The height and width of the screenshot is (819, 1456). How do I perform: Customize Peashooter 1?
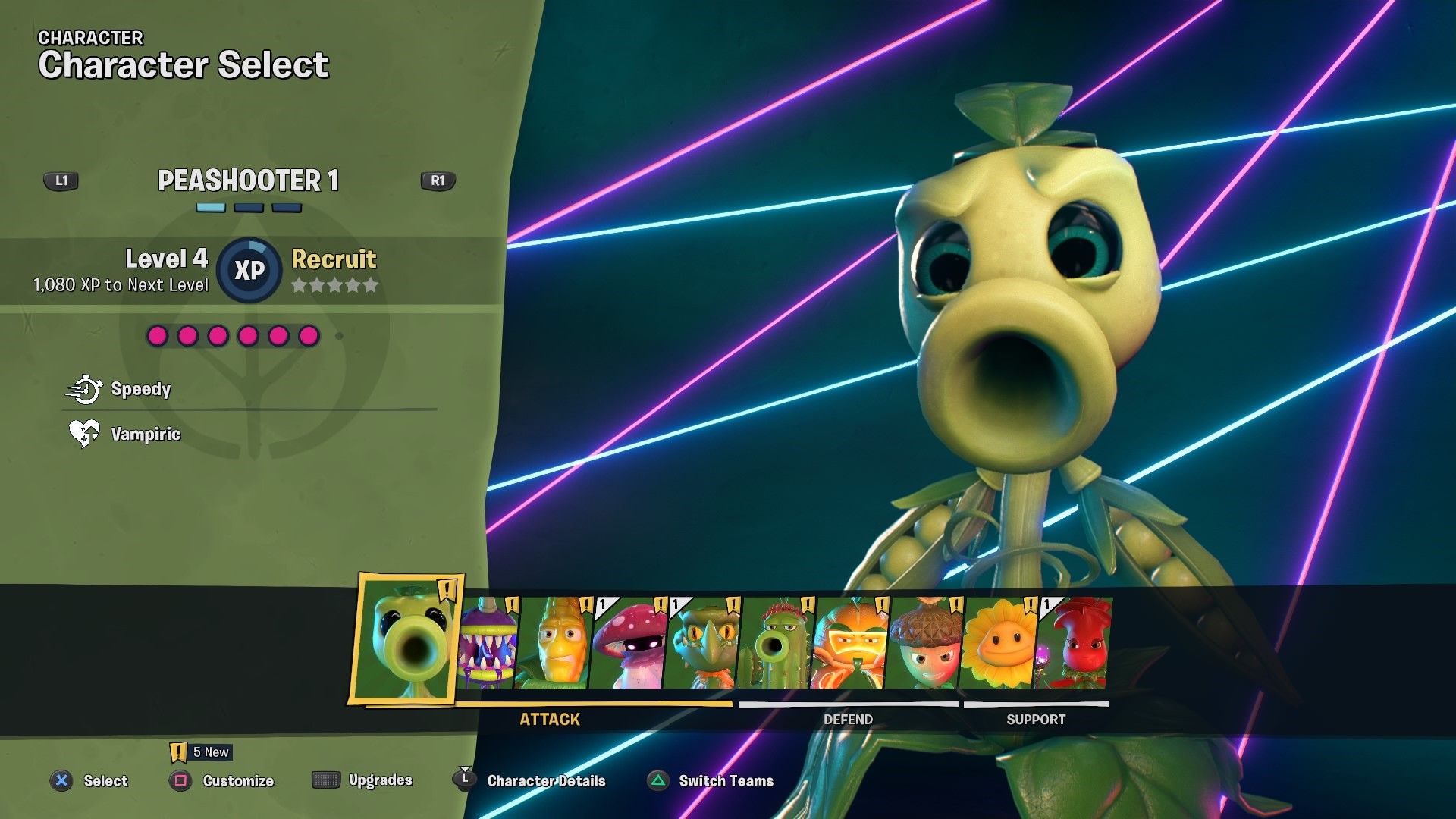click(x=237, y=780)
